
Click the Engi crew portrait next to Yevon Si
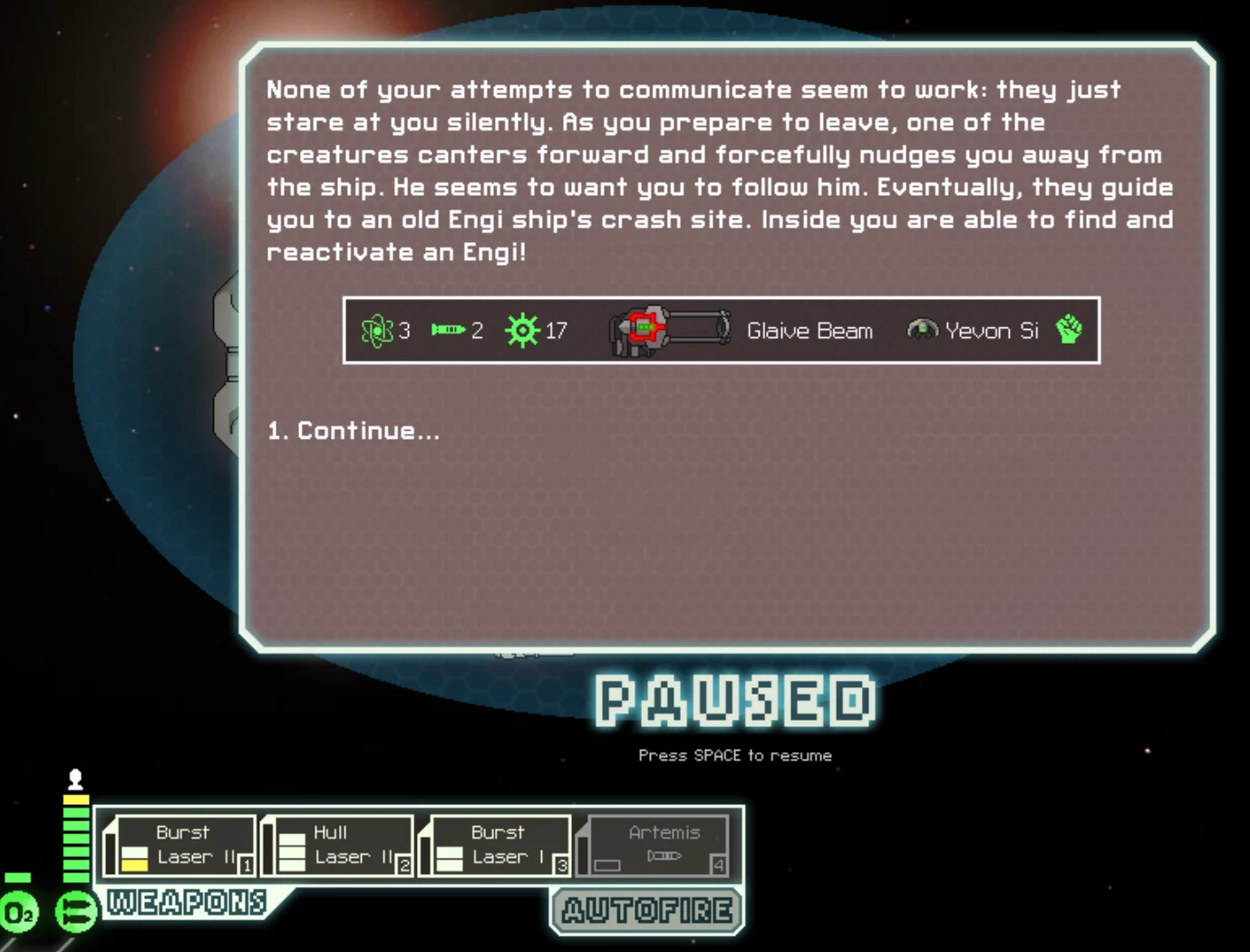pyautogui.click(x=923, y=330)
